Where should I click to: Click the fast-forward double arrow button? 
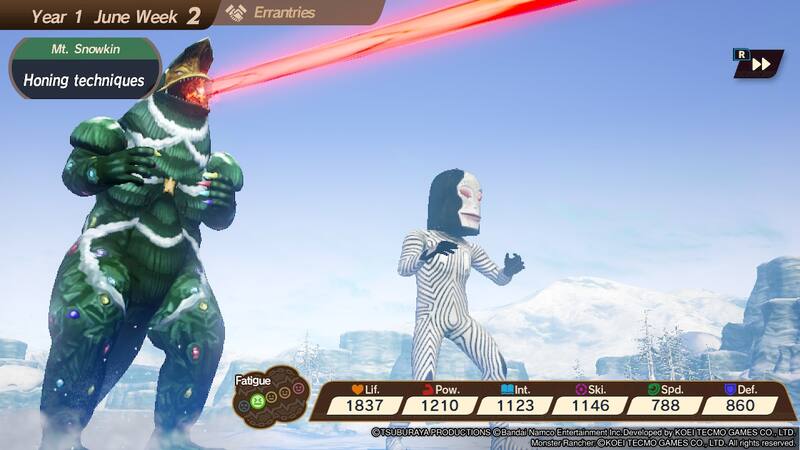762,64
